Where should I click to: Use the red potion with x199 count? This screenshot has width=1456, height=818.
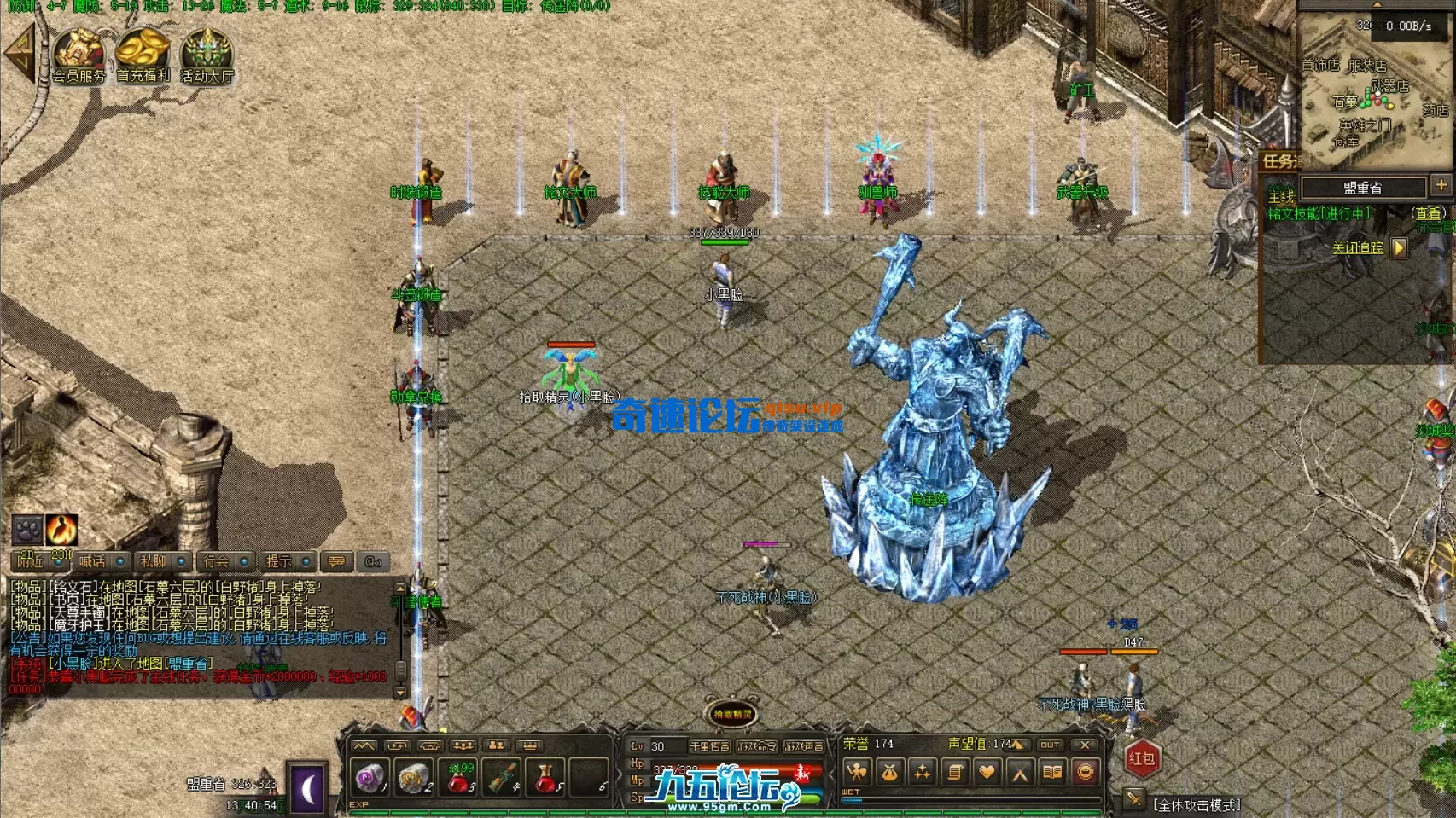[x=459, y=778]
